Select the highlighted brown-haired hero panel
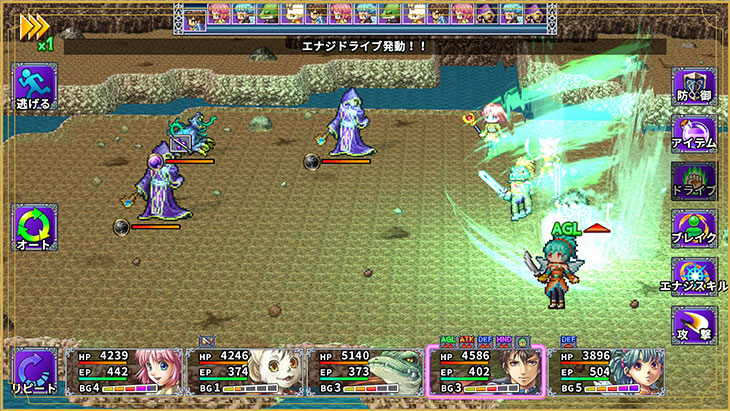Viewport: 730px width, 411px height. (x=487, y=370)
